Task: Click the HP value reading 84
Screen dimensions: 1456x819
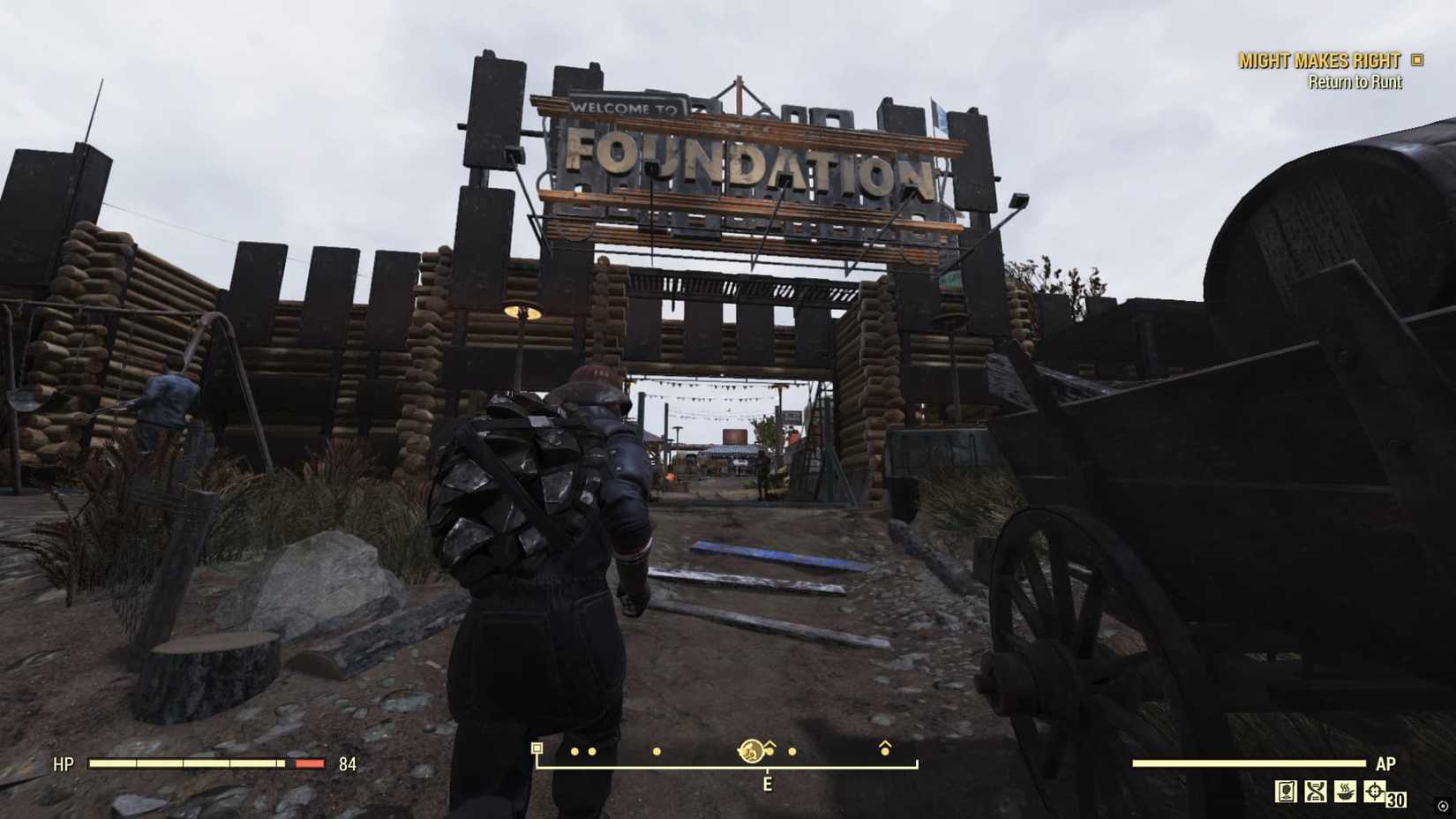Action: click(x=346, y=764)
